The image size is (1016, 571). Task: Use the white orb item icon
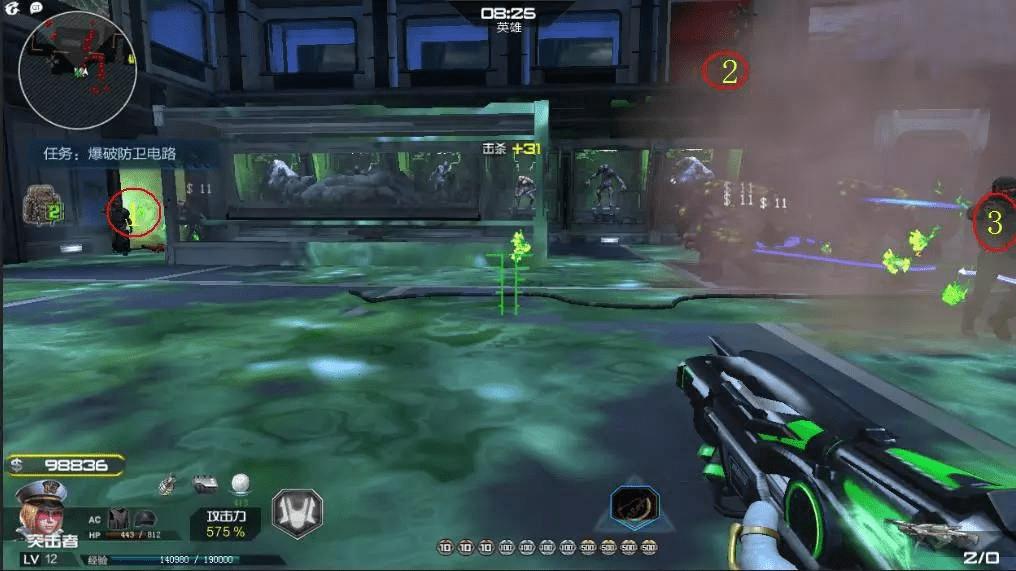tap(240, 484)
